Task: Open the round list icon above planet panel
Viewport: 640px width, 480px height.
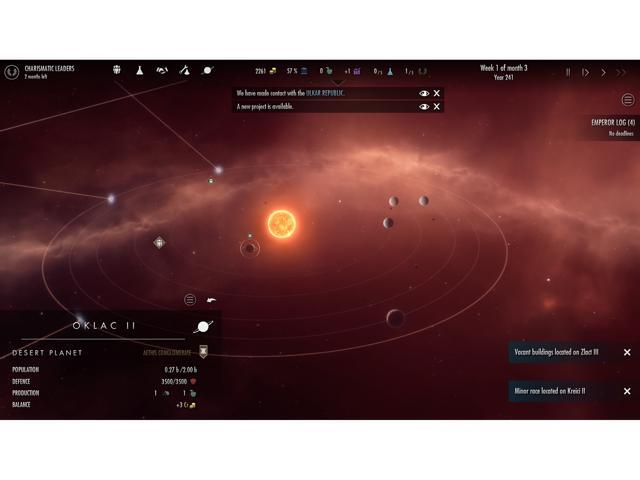Action: 190,300
